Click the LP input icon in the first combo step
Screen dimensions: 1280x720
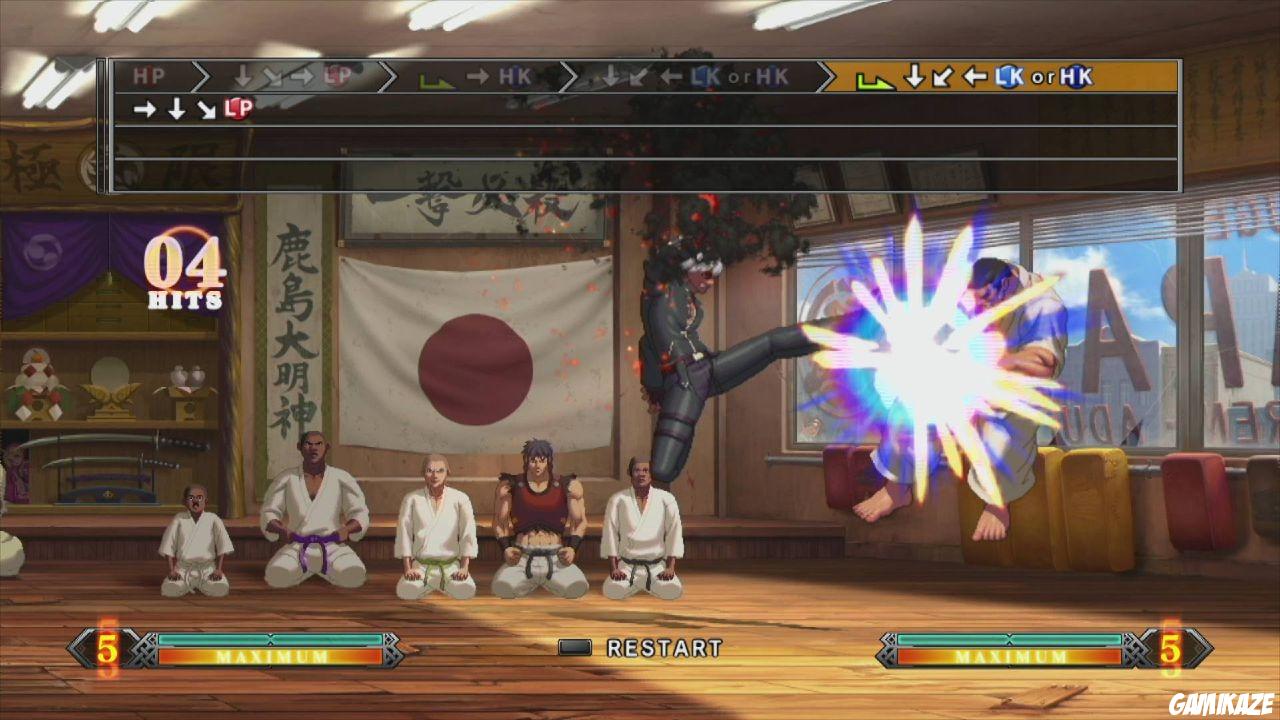336,74
